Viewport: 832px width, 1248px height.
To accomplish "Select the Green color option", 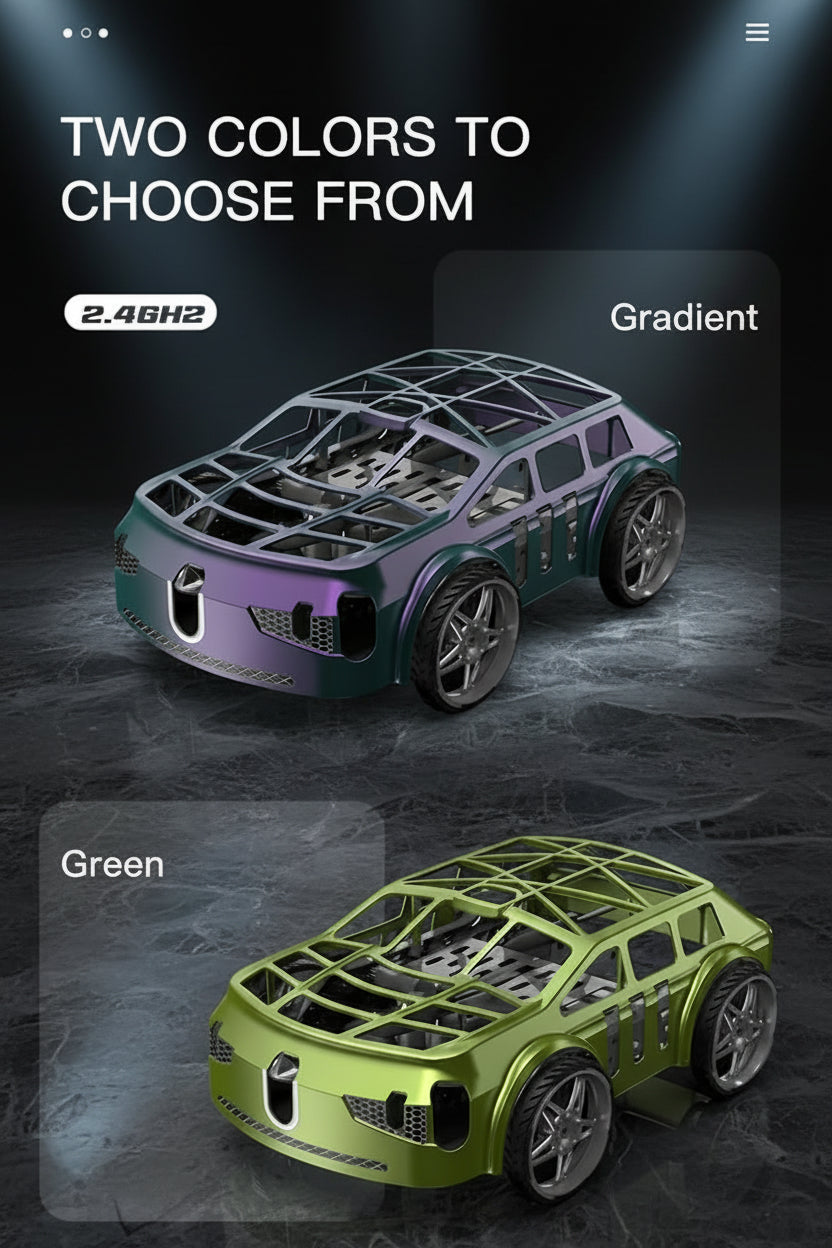I will pyautogui.click(x=112, y=863).
